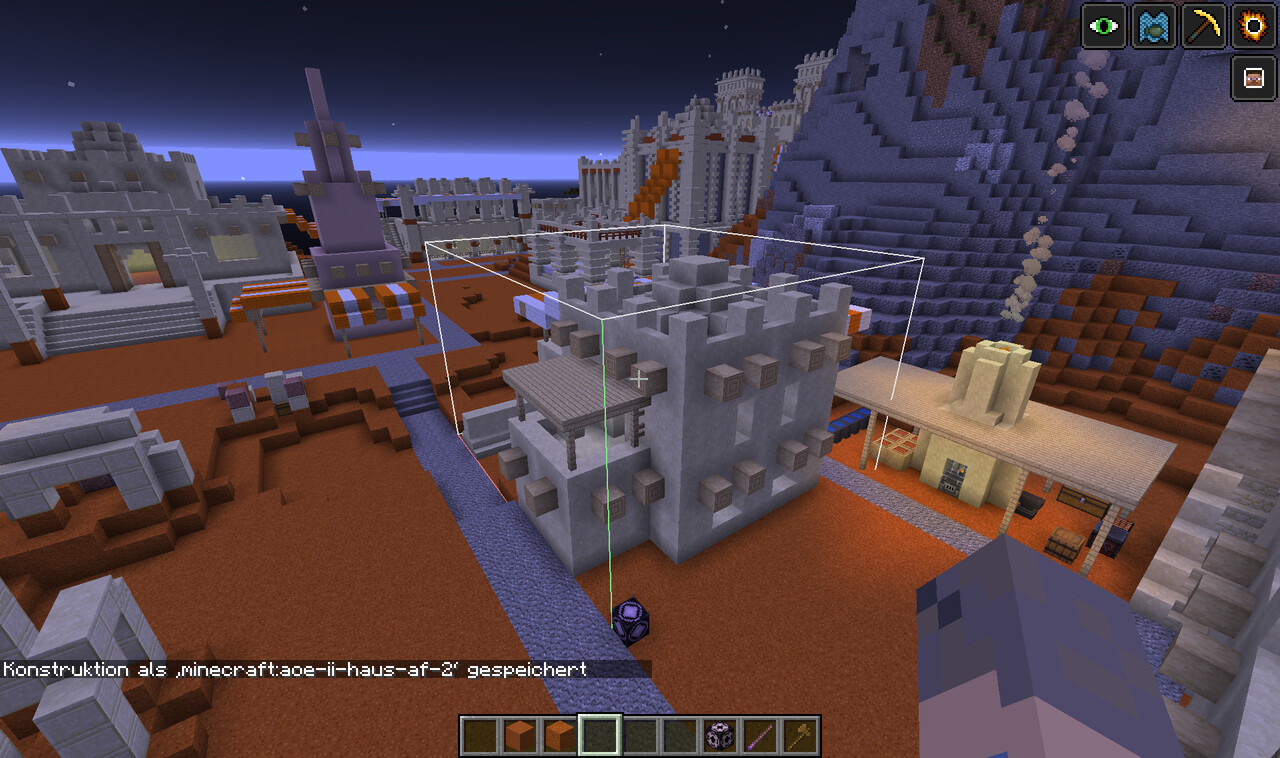Click the flaming ring fire resistance icon
Image resolution: width=1280 pixels, height=758 pixels.
1252,26
